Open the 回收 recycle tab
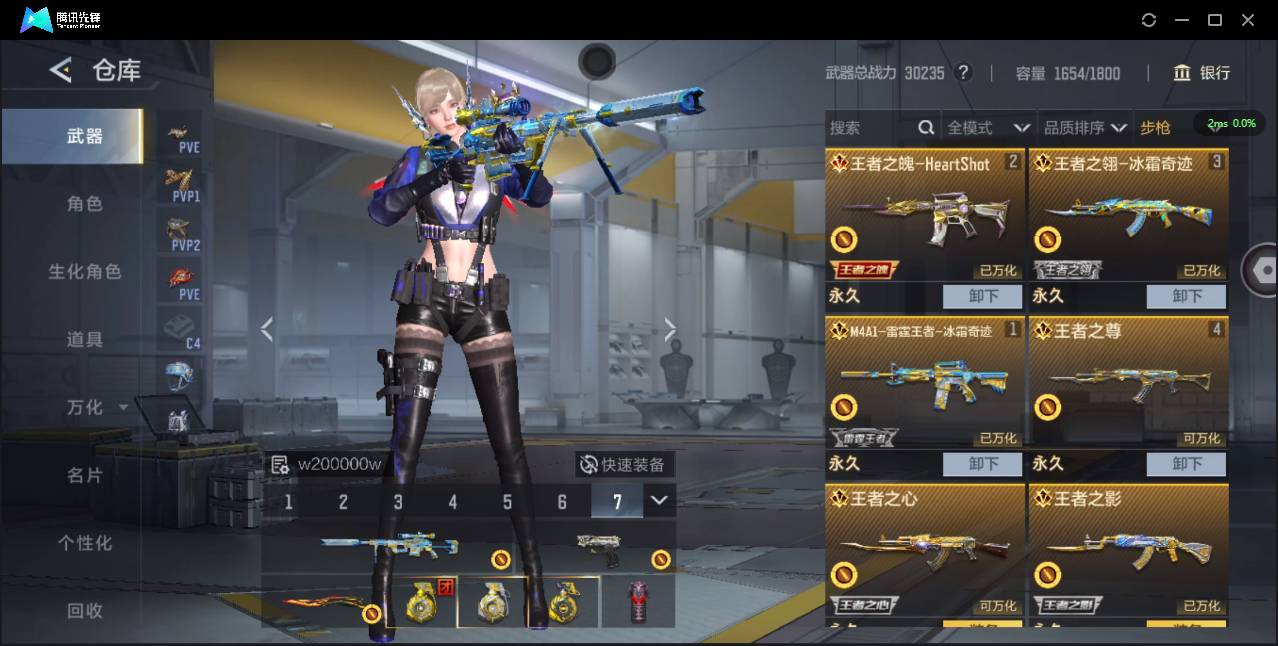Screen dimensions: 1278x646 pyautogui.click(x=85, y=610)
